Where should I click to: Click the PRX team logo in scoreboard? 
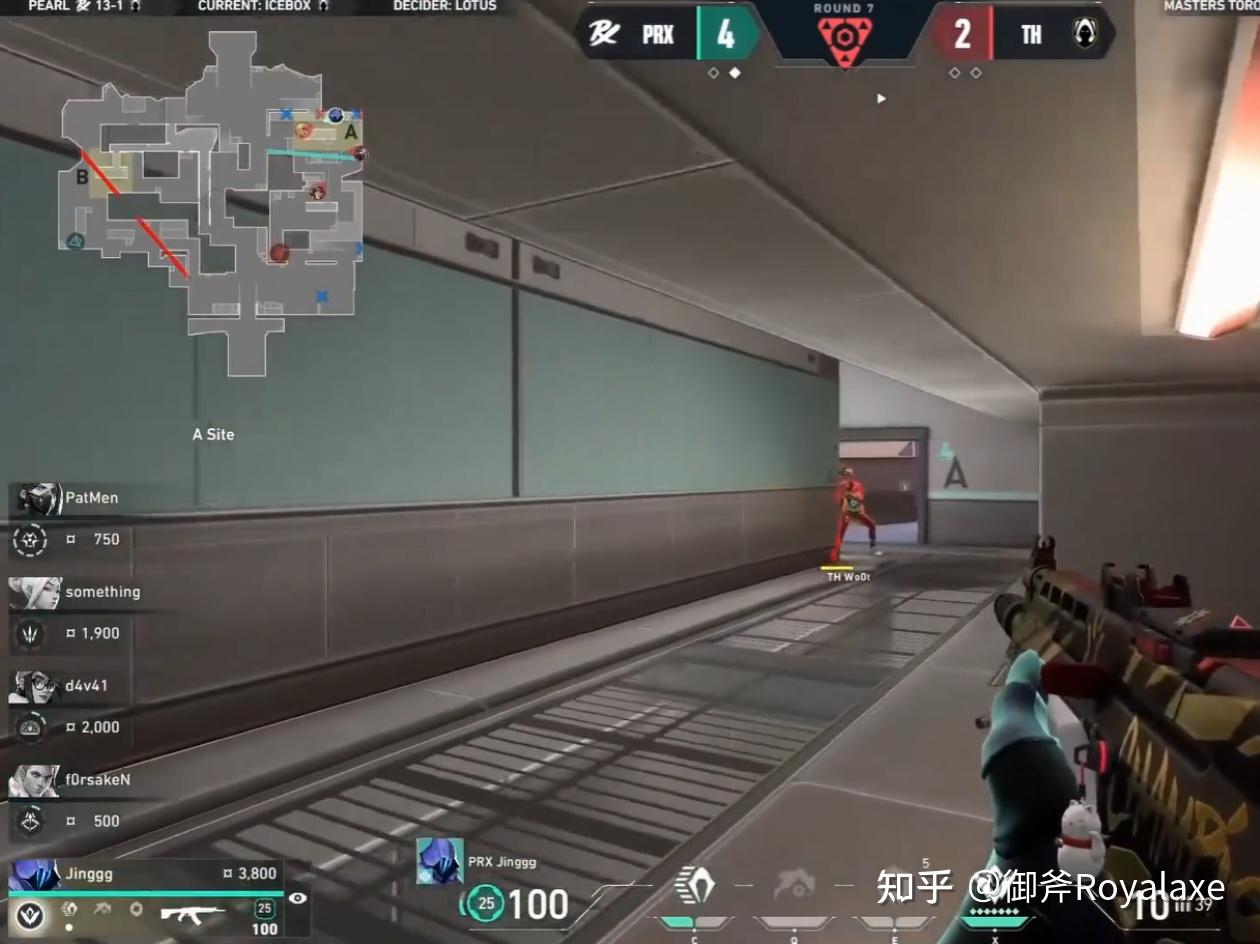[604, 35]
